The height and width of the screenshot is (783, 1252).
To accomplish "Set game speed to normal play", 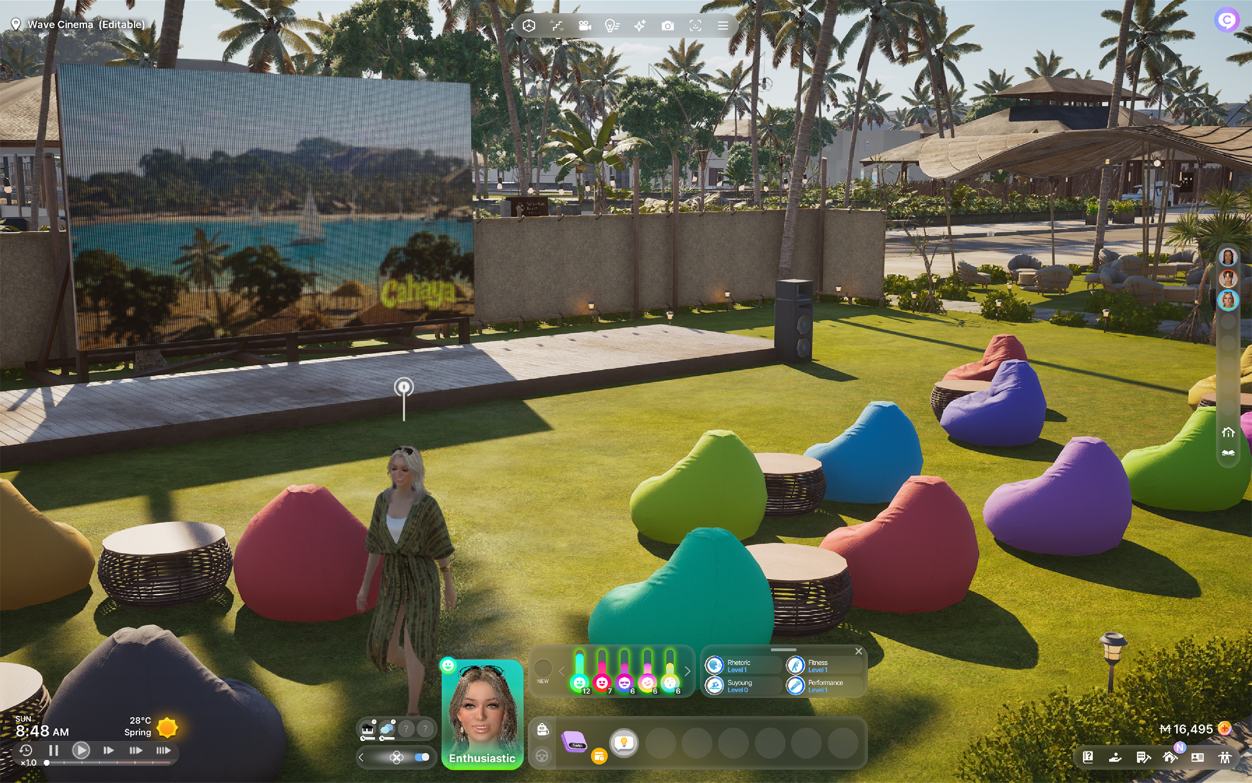I will [81, 750].
